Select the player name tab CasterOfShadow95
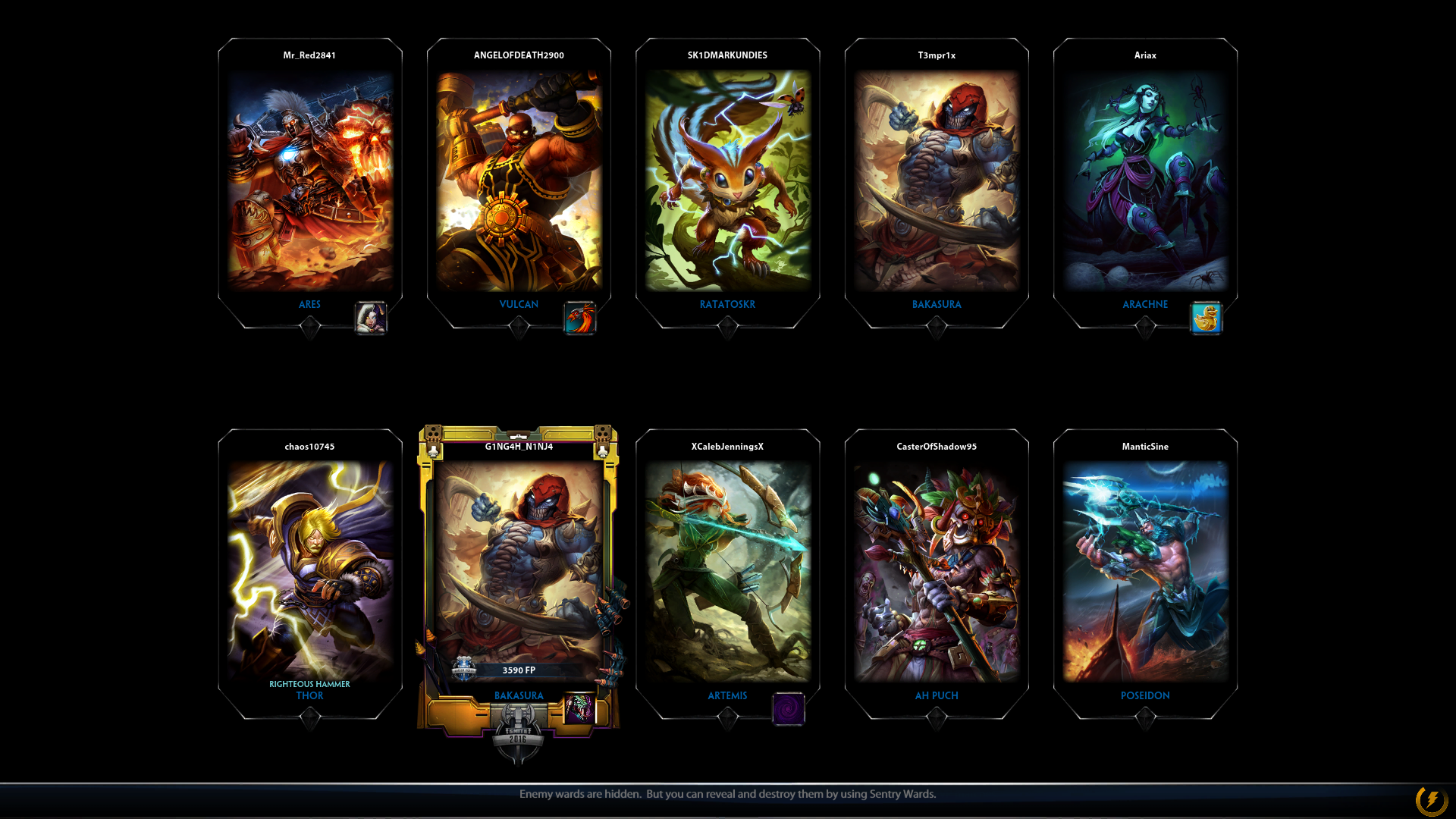This screenshot has width=1456, height=819. (937, 447)
